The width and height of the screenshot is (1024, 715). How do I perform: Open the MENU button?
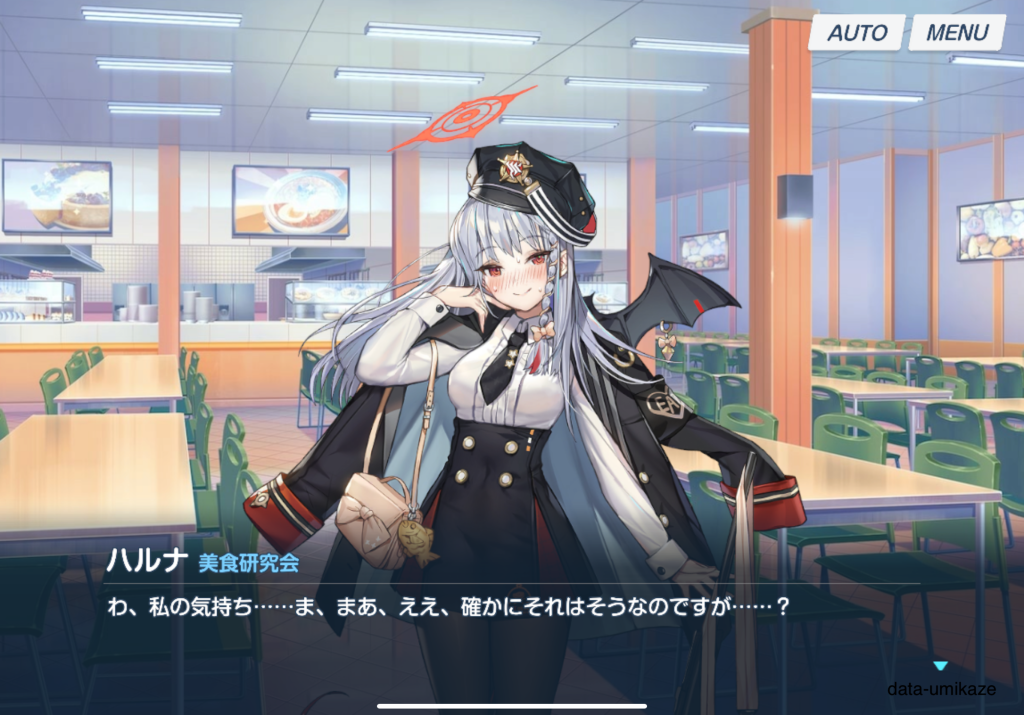click(956, 32)
